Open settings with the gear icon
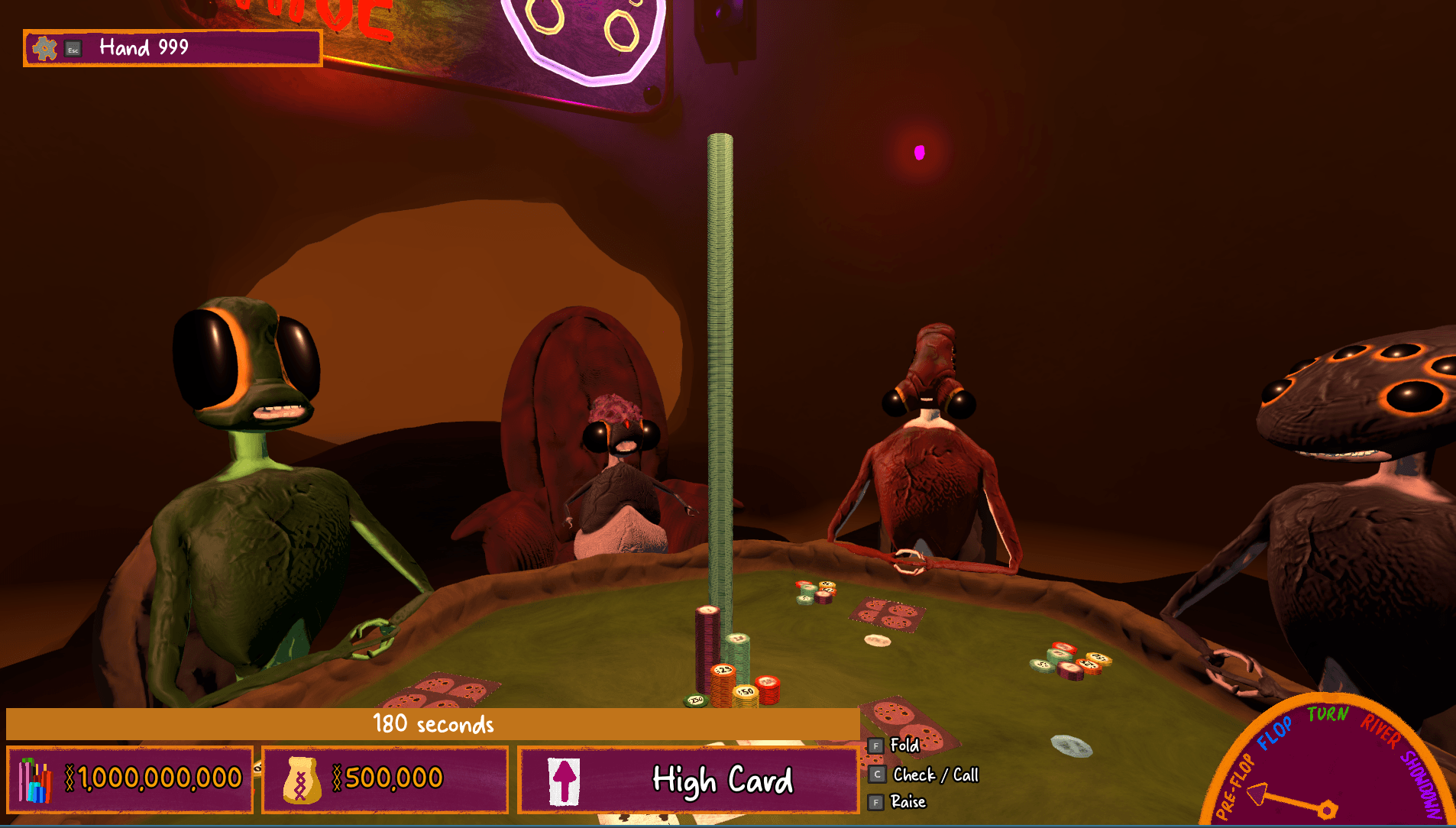1456x828 pixels. 44,49
